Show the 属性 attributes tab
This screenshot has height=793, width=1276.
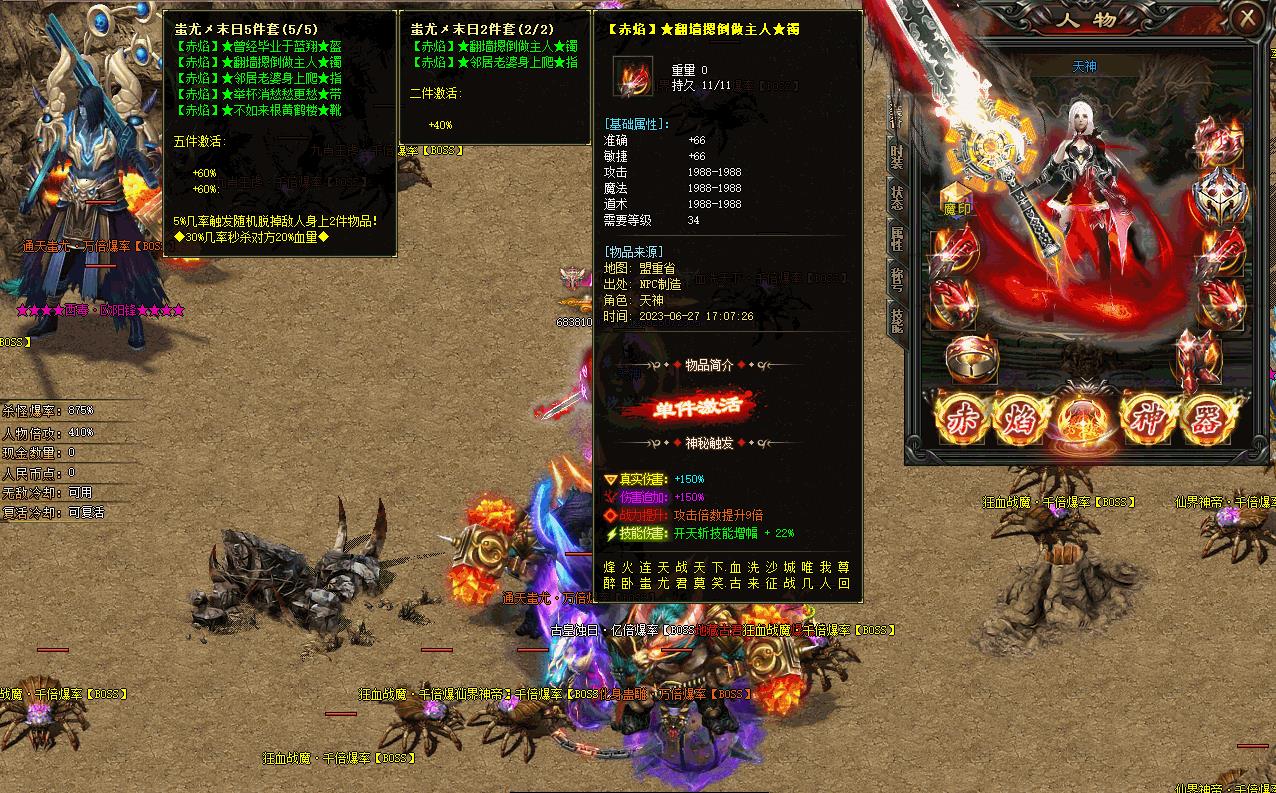coord(897,238)
